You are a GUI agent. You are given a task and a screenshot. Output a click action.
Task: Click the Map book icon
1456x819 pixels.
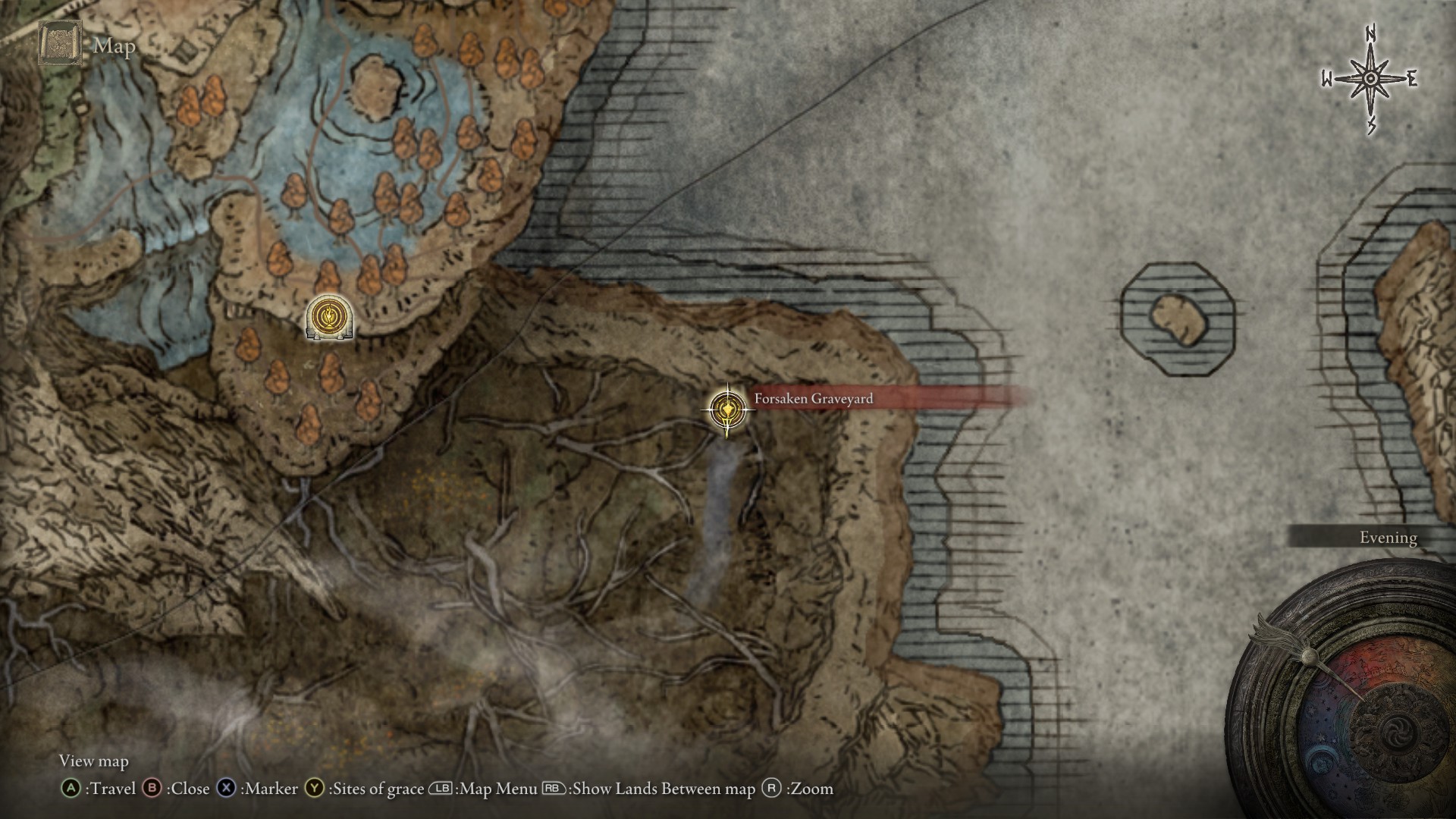click(61, 43)
